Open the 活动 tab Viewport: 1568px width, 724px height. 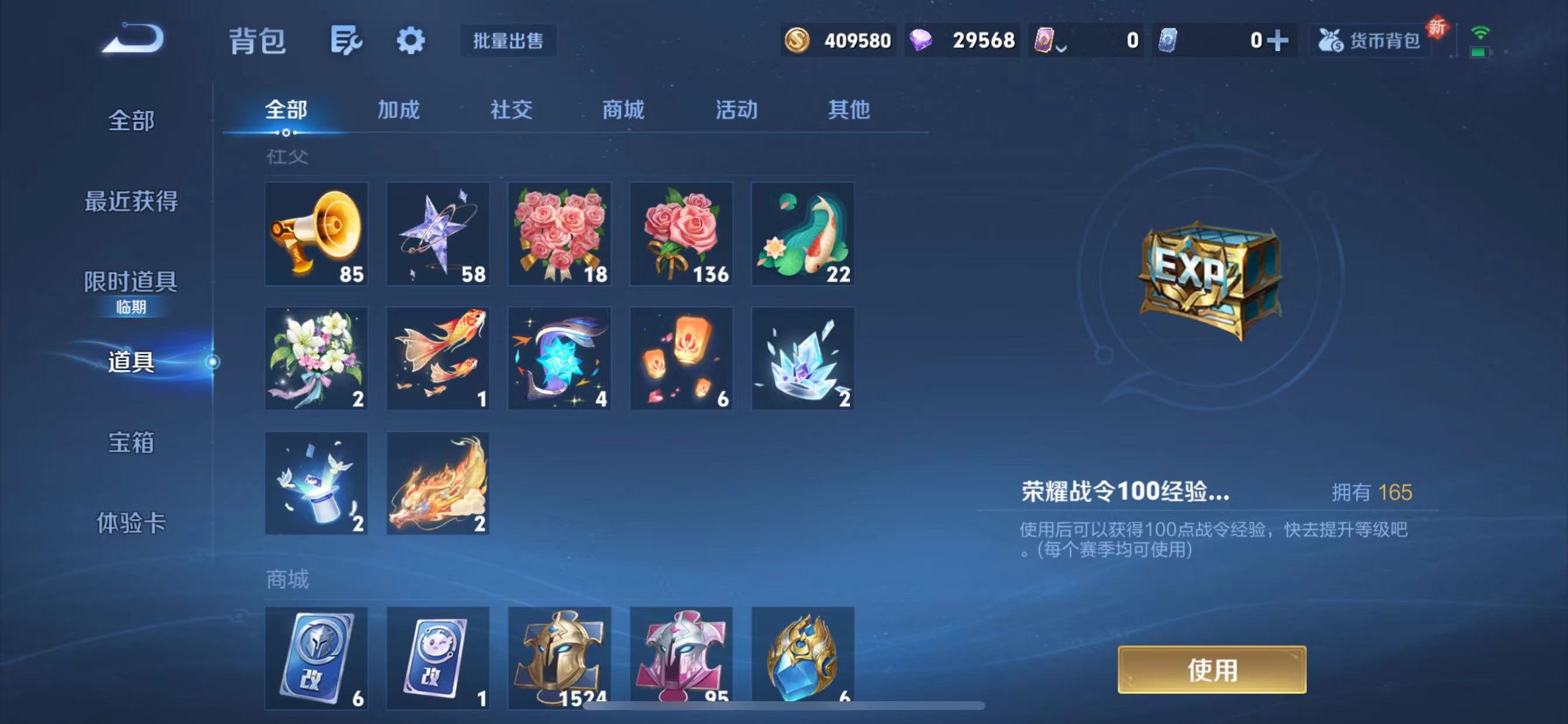(736, 110)
